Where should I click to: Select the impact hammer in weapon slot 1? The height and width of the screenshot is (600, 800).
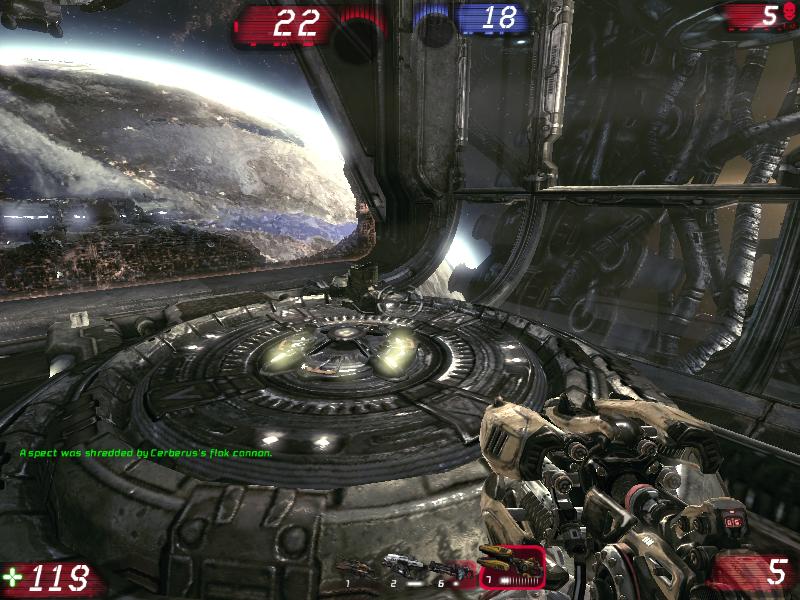[x=356, y=569]
